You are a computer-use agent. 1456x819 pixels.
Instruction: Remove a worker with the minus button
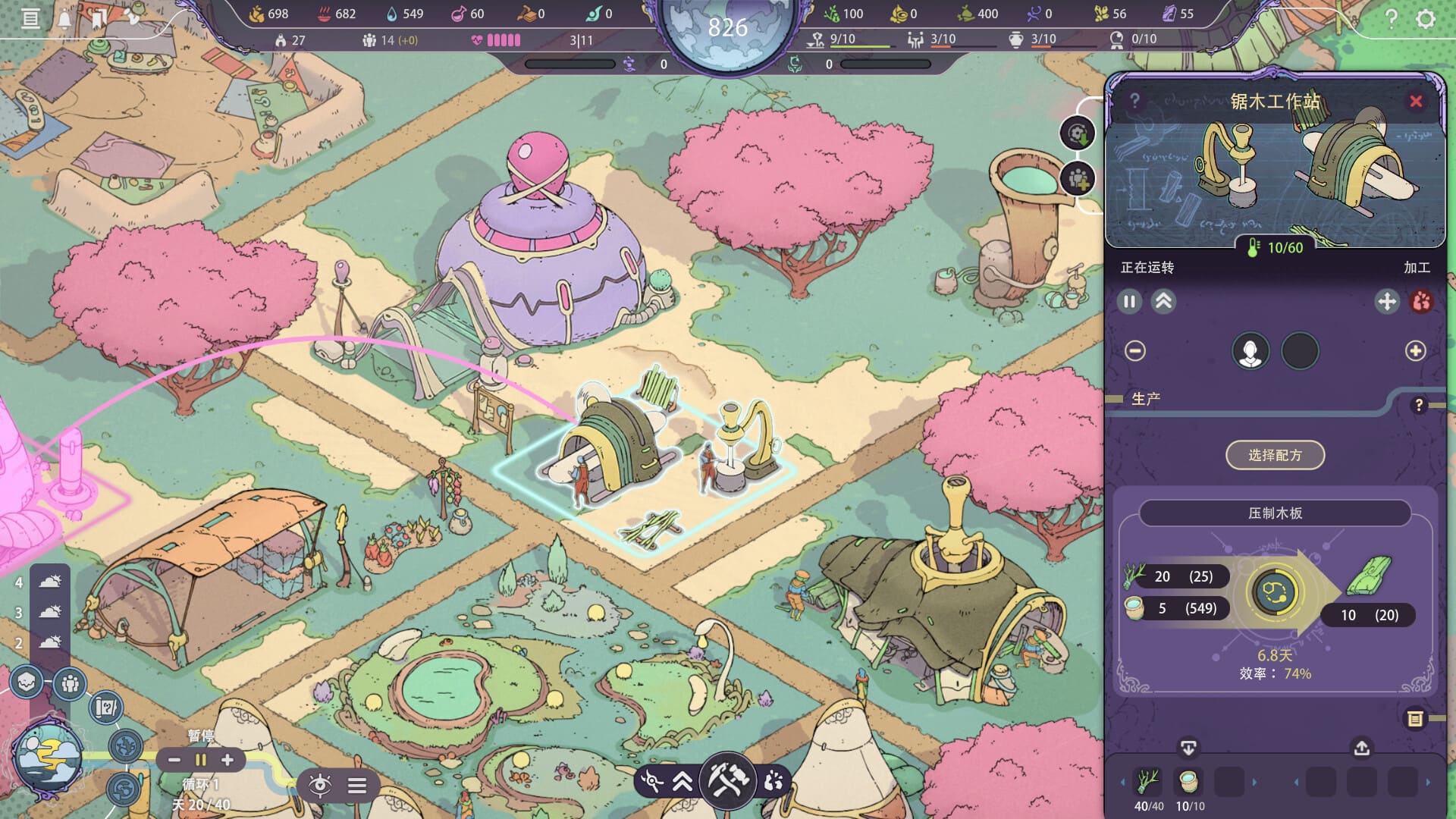pyautogui.click(x=1135, y=351)
